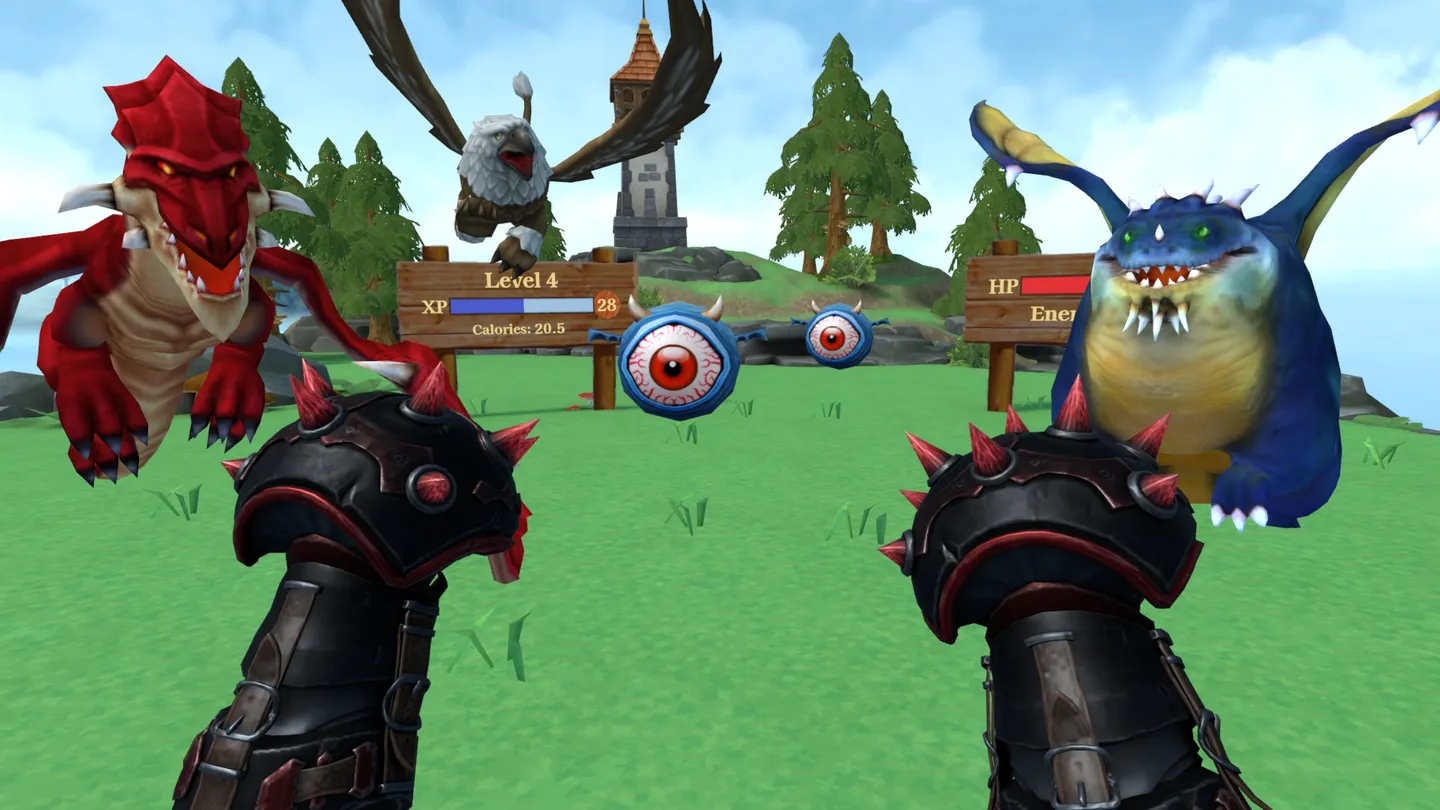Toggle the Energy stat on the right sign
Screen dimensions: 1440x810
pyautogui.click(x=1050, y=315)
